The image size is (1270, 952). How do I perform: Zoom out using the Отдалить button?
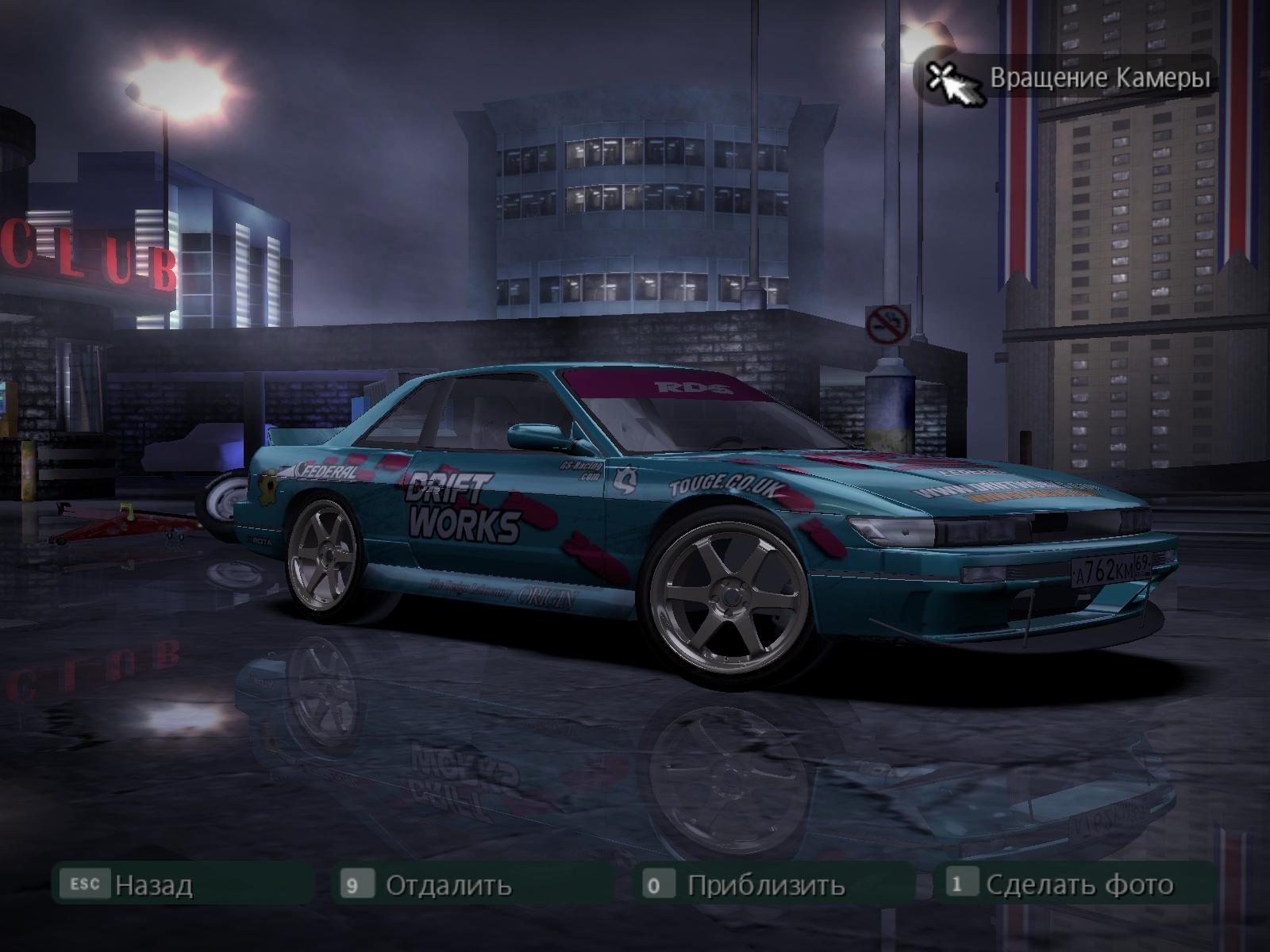[448, 884]
